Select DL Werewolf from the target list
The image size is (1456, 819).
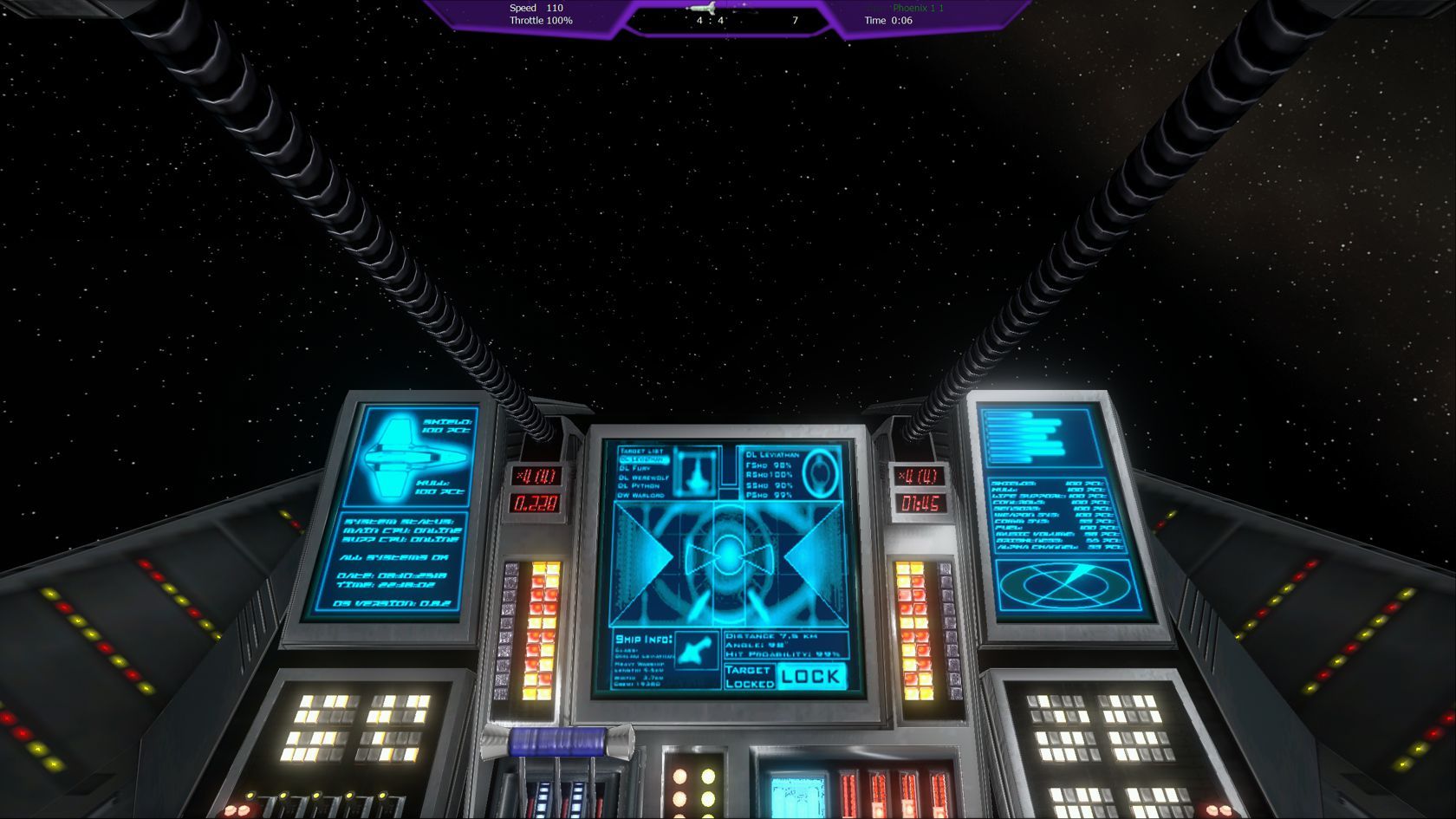[644, 478]
